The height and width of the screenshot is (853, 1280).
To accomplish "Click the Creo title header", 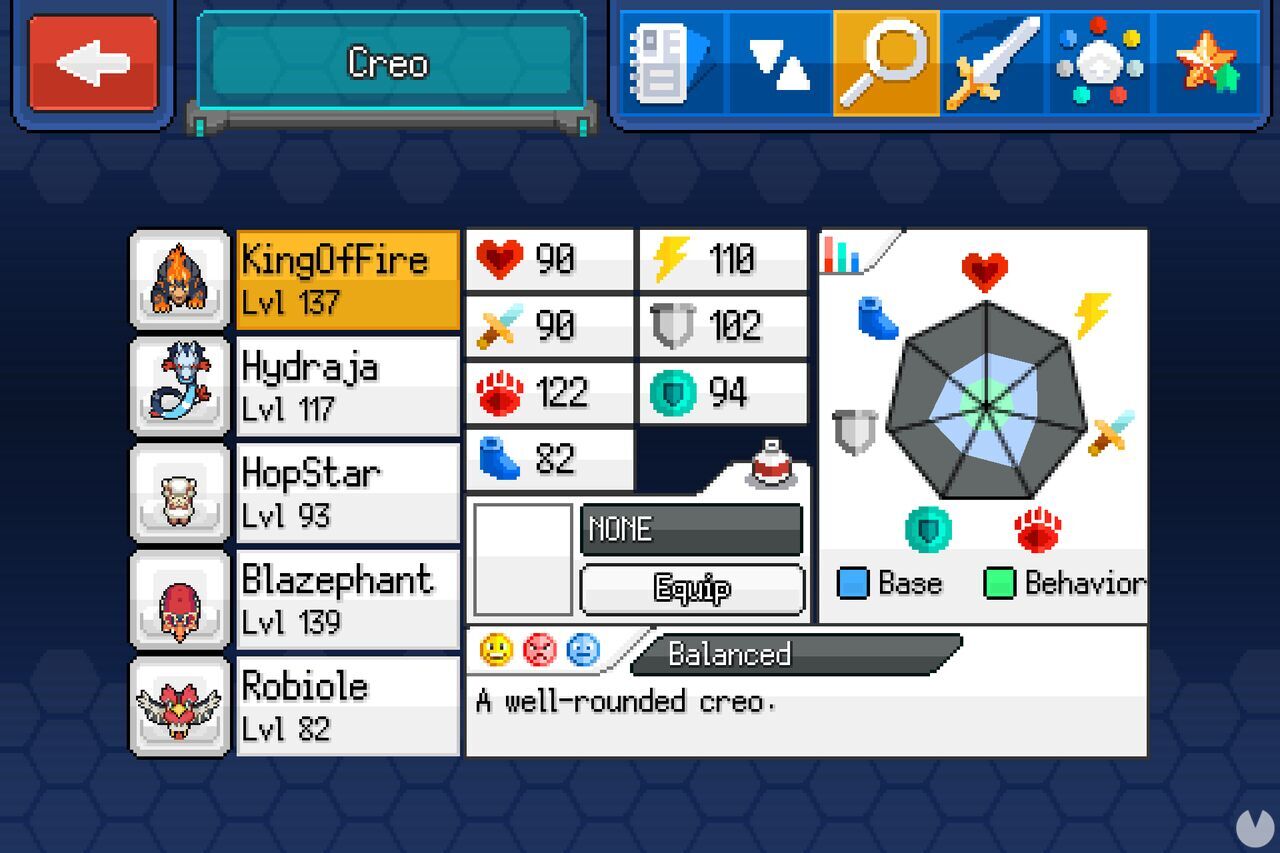I will pos(388,64).
